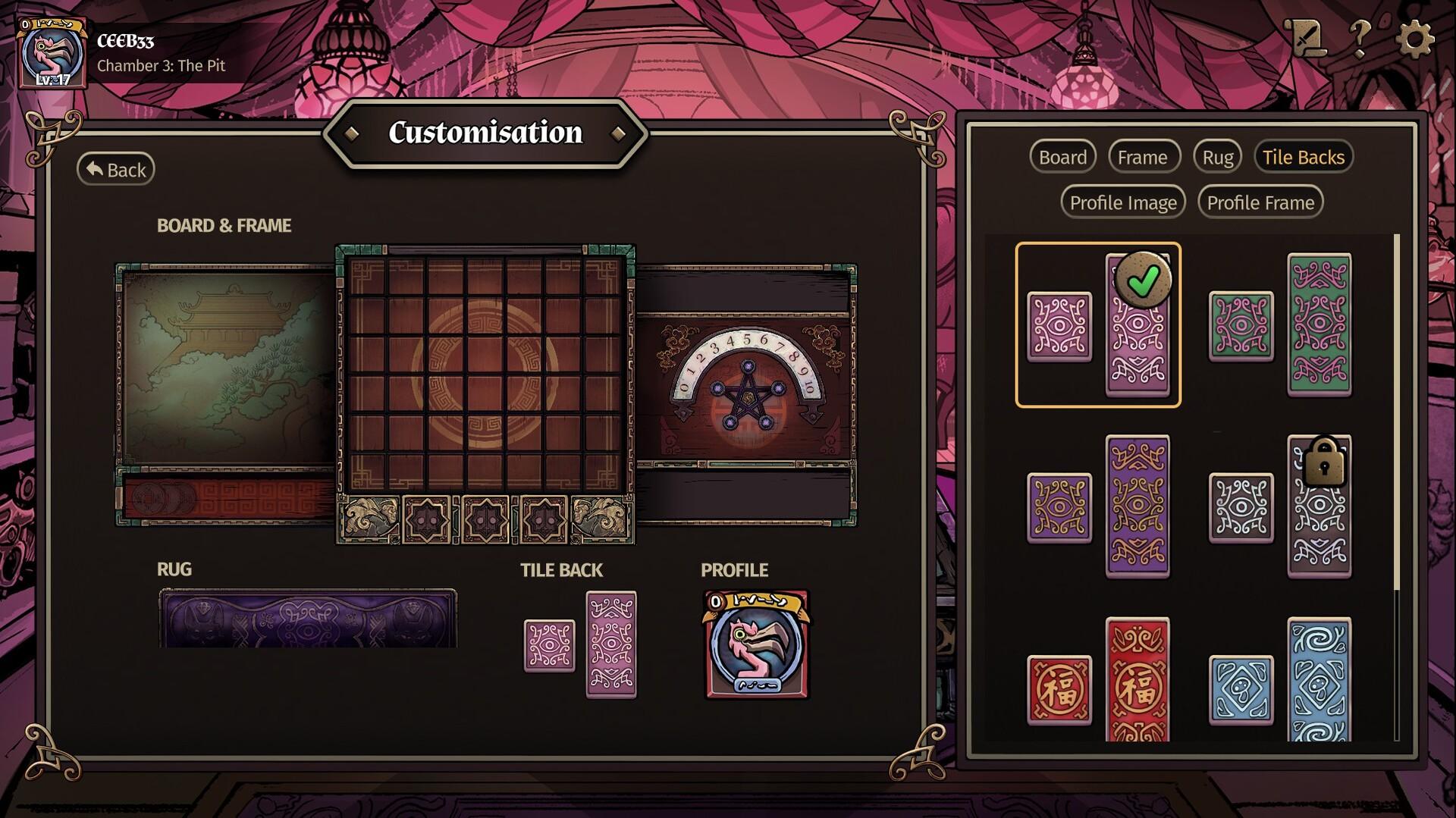The height and width of the screenshot is (818, 1456).
Task: Select the green eye tile back set
Action: (1280, 325)
